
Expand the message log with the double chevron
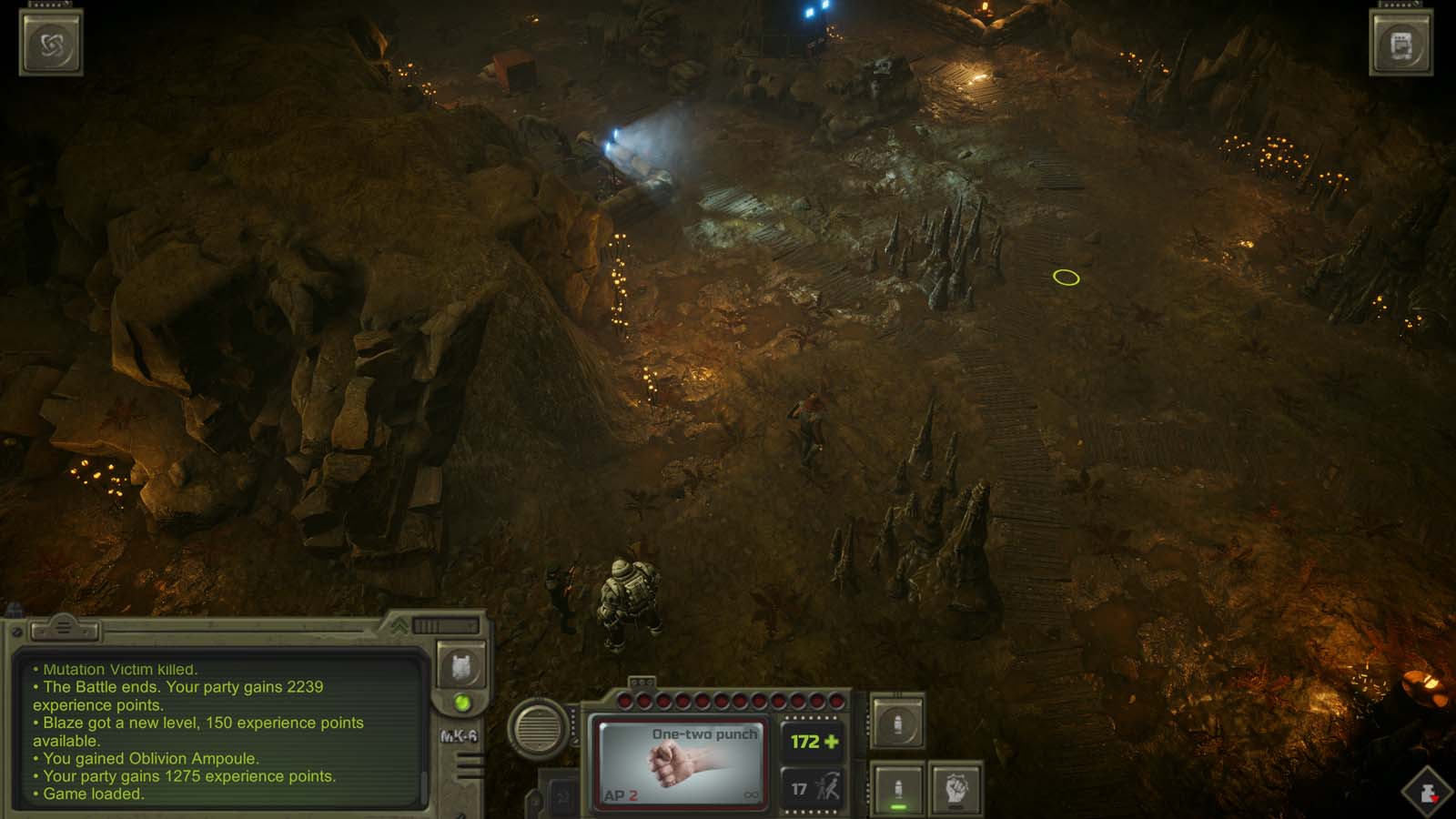(x=398, y=625)
